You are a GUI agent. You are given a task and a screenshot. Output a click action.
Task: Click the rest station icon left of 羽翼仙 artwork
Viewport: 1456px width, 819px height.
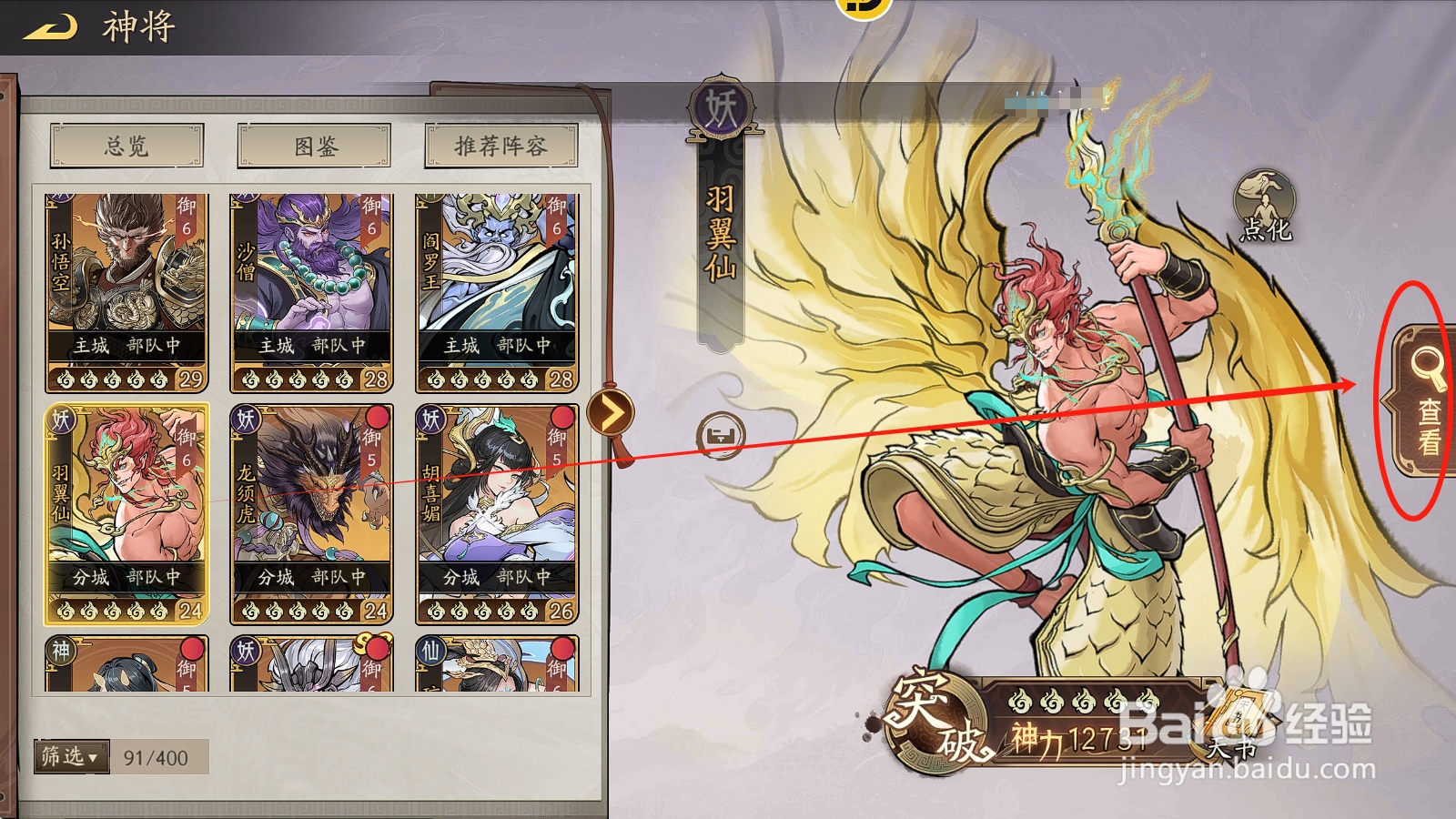tap(719, 436)
